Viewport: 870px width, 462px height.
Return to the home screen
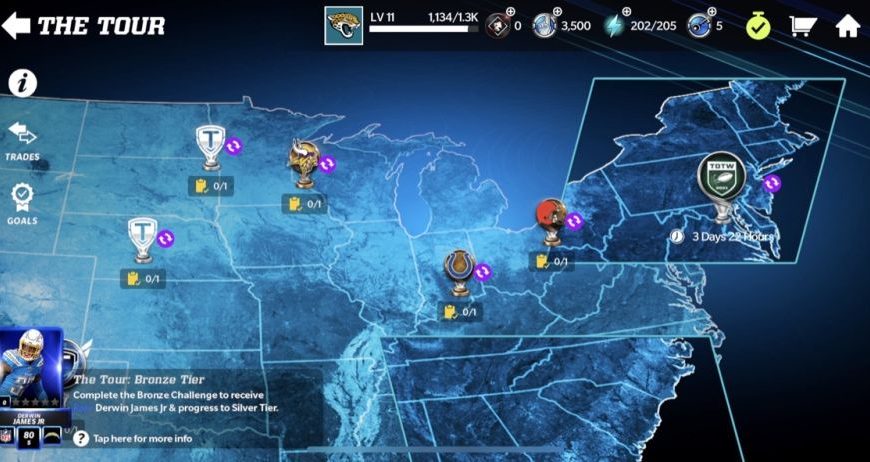tap(848, 25)
